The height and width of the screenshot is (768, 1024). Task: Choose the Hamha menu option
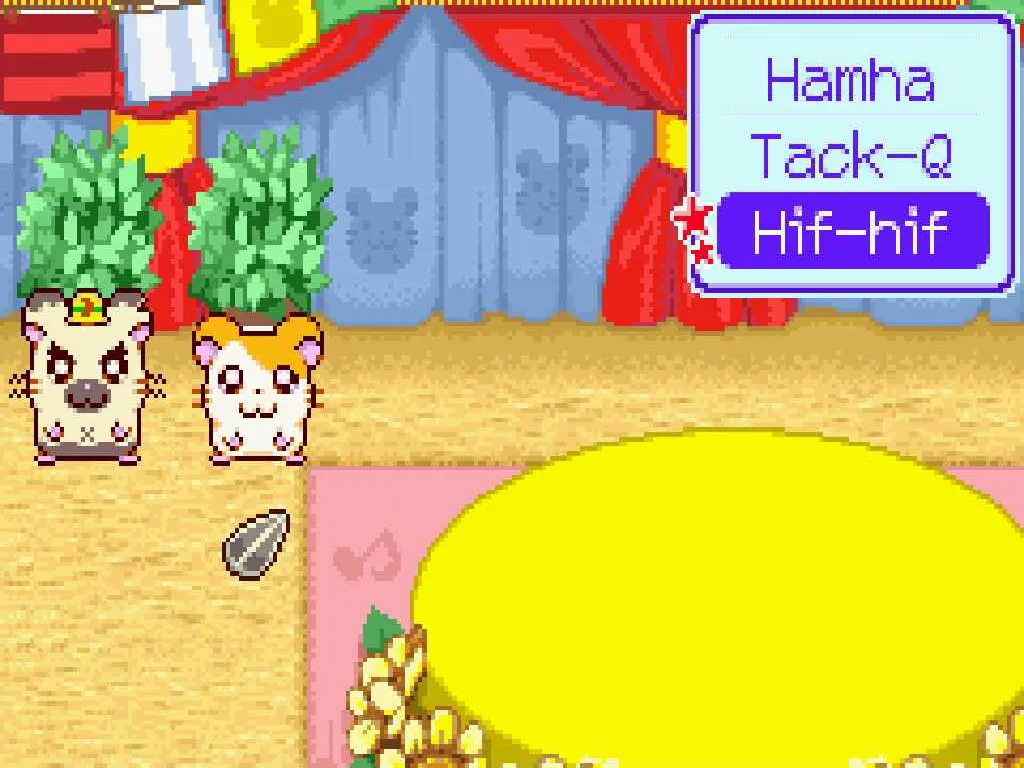pyautogui.click(x=851, y=80)
